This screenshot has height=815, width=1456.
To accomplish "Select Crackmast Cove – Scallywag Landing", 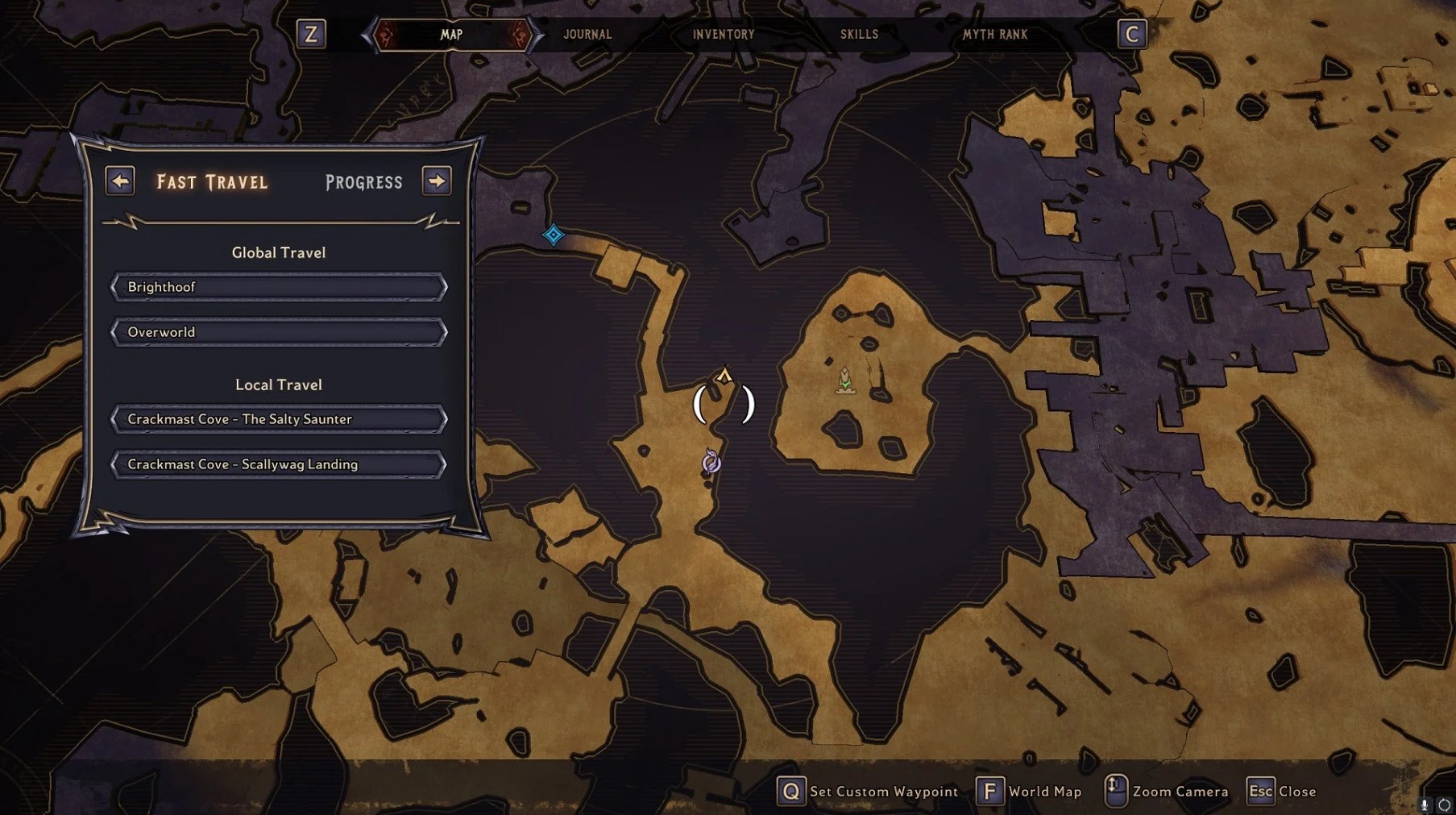I will (x=279, y=464).
